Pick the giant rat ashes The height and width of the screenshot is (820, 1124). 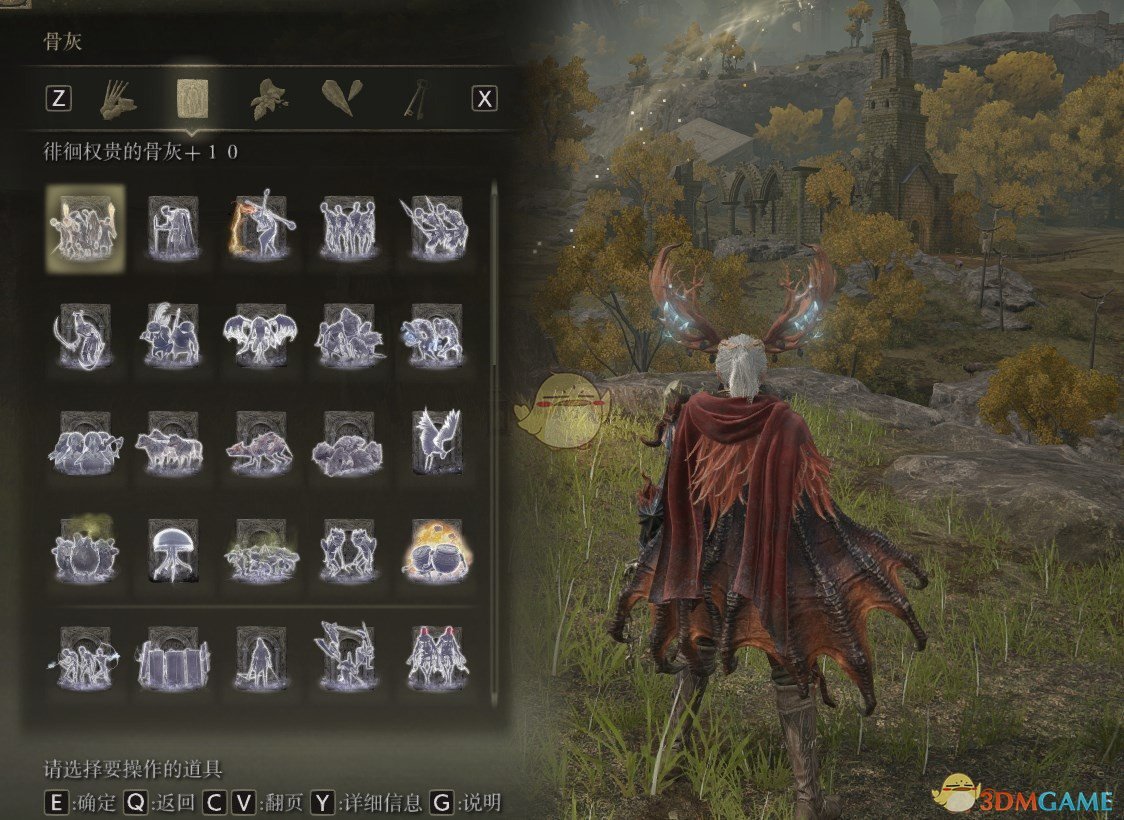(x=261, y=441)
